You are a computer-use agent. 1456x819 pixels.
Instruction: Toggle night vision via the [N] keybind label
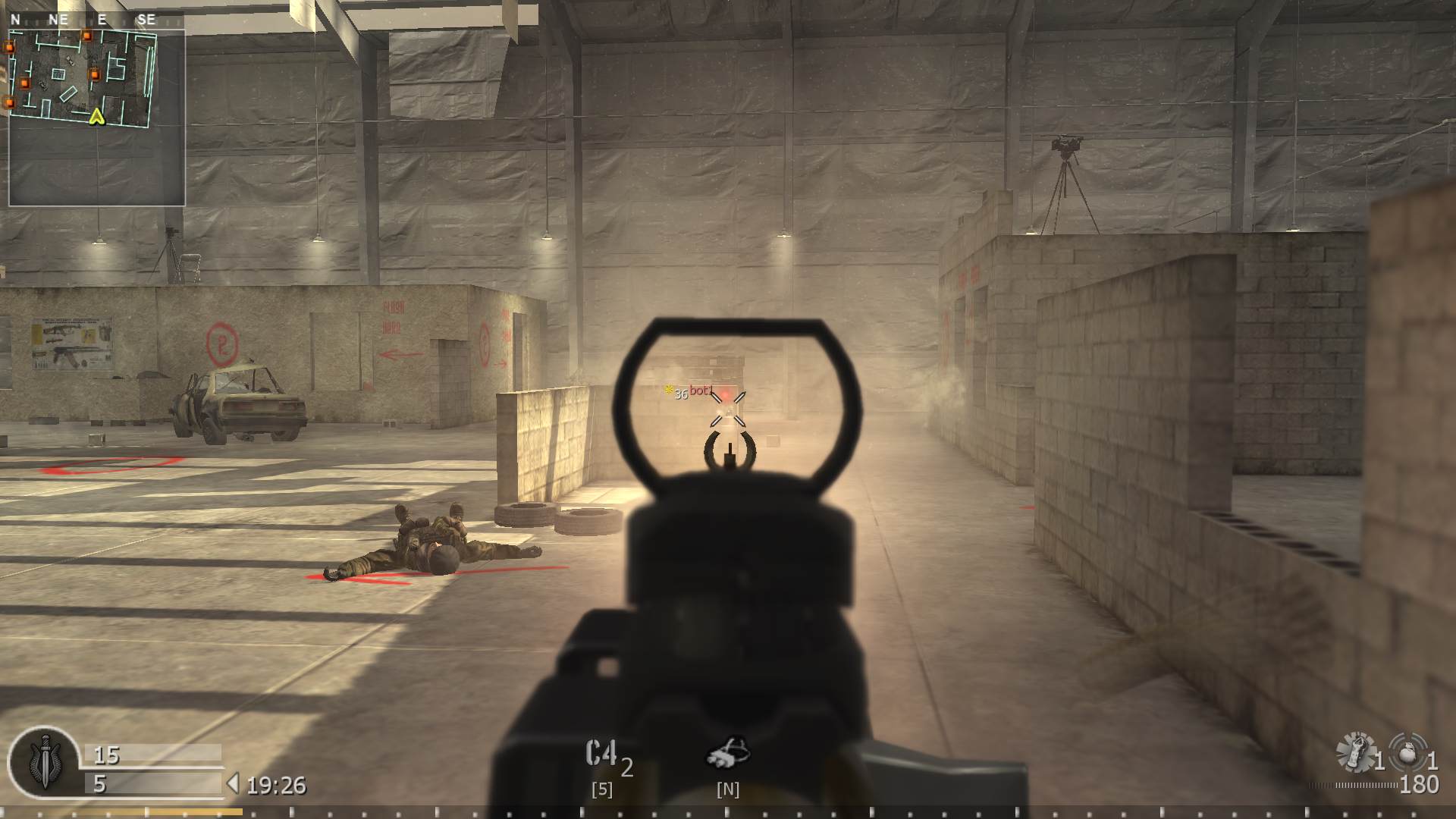pyautogui.click(x=729, y=789)
